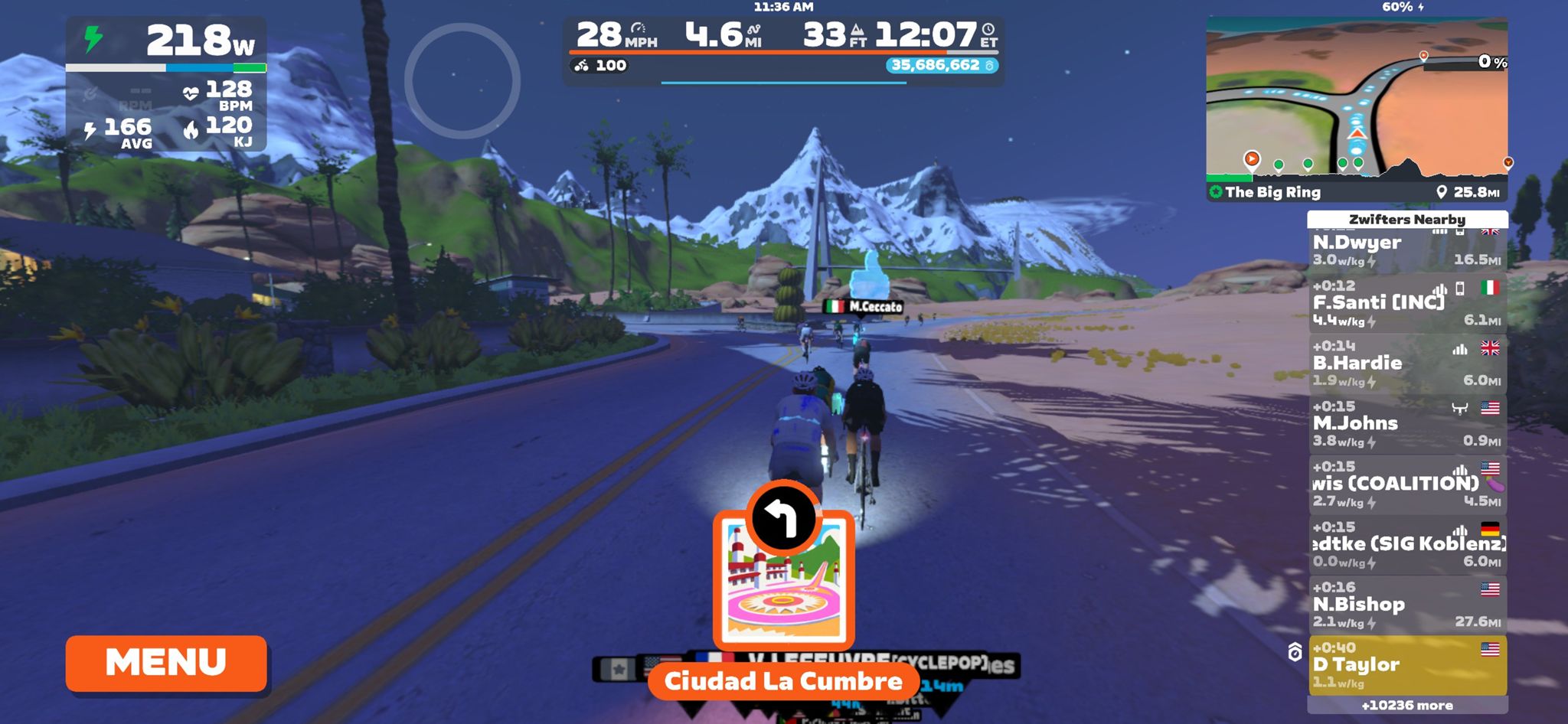Pick B.Hardie from the nearby list
This screenshot has width=1568, height=724.
(x=1406, y=364)
